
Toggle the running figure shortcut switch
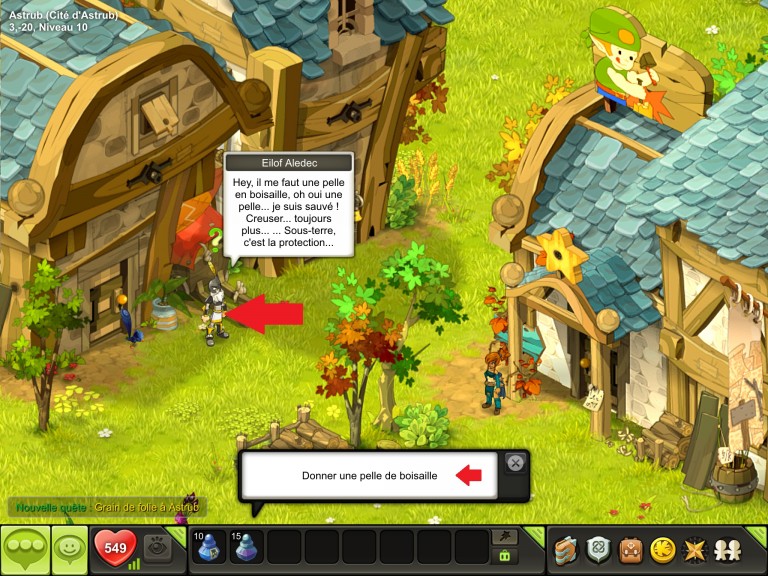[506, 538]
